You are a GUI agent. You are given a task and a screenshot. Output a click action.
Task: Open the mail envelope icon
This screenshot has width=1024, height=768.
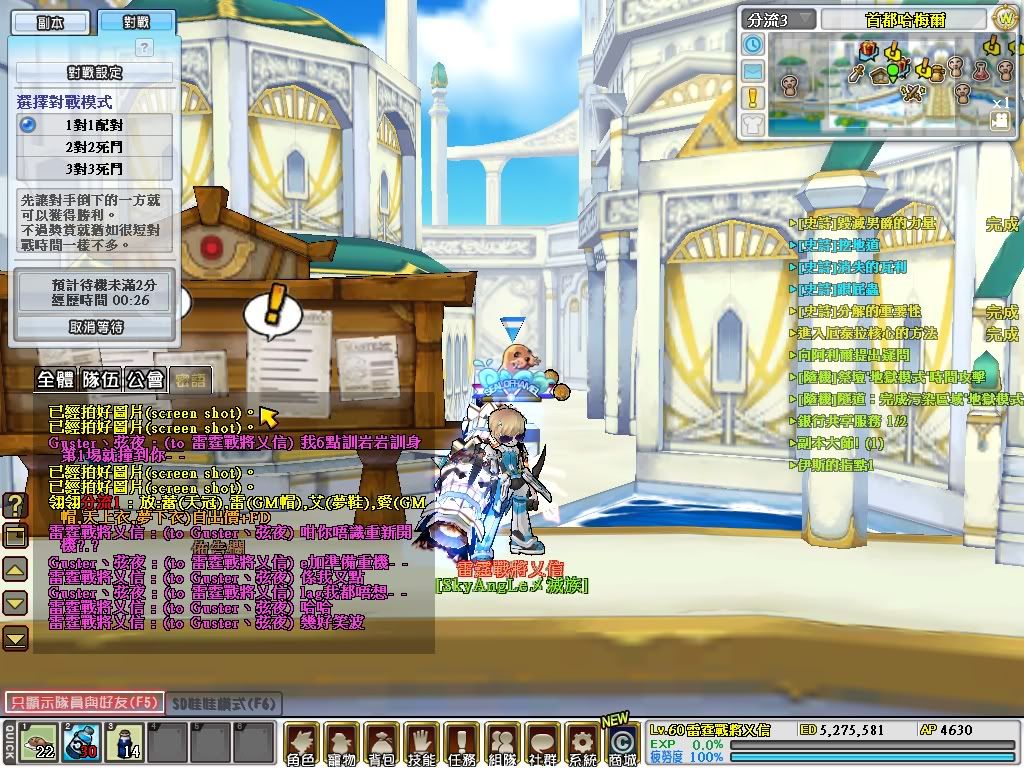753,71
